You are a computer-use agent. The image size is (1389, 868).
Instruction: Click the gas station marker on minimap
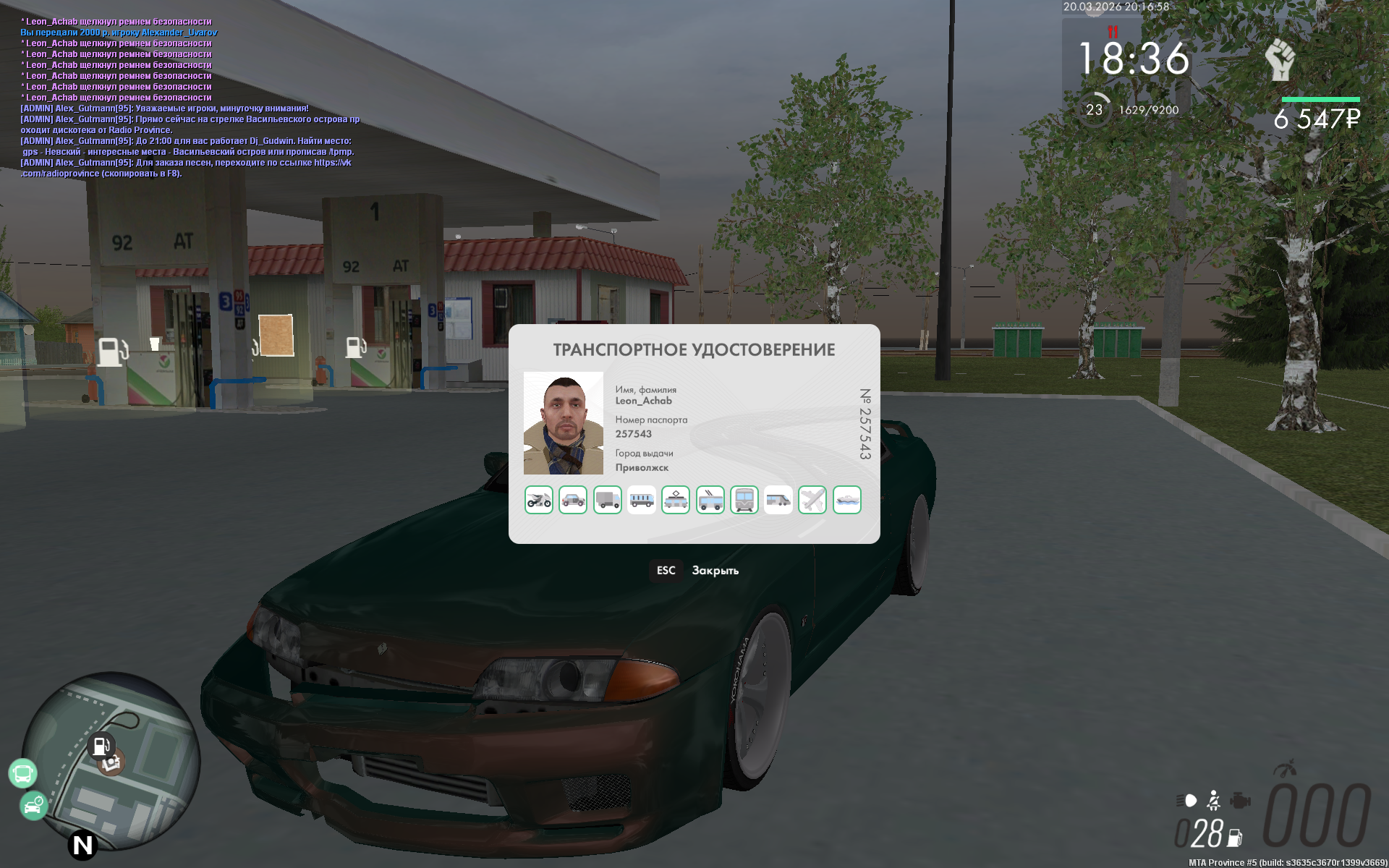click(101, 745)
